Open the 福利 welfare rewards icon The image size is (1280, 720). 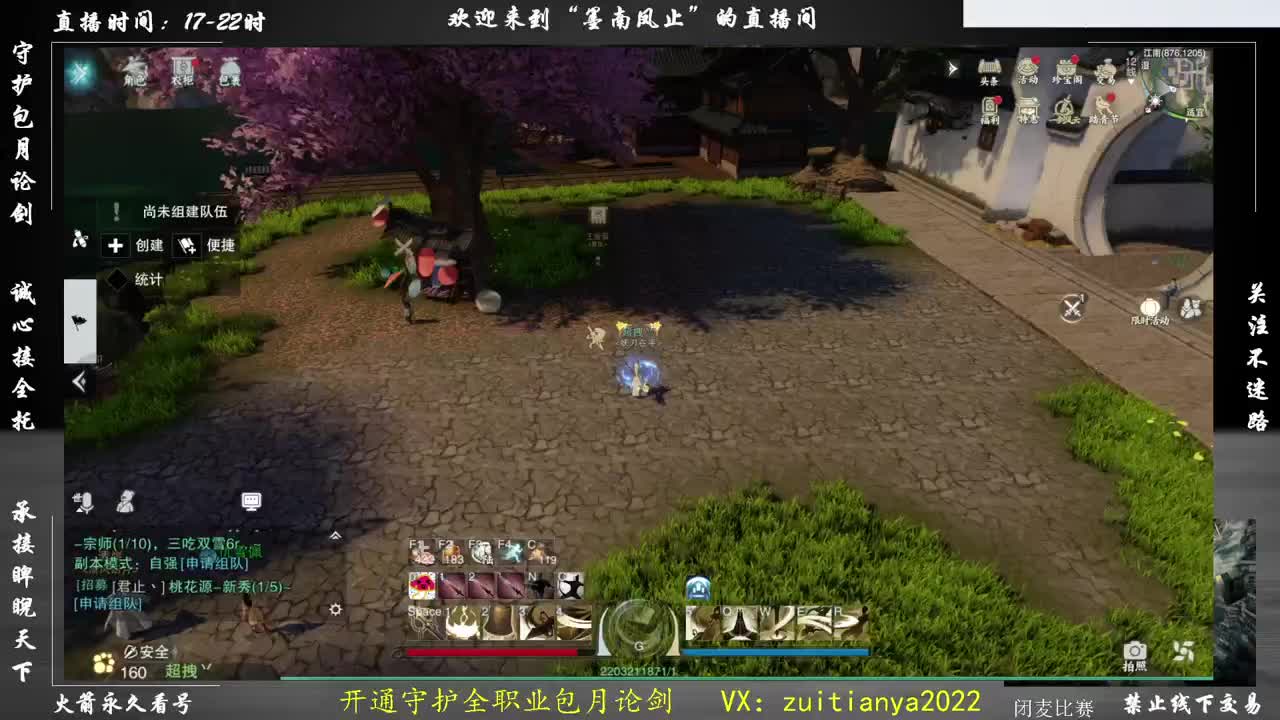(x=990, y=105)
